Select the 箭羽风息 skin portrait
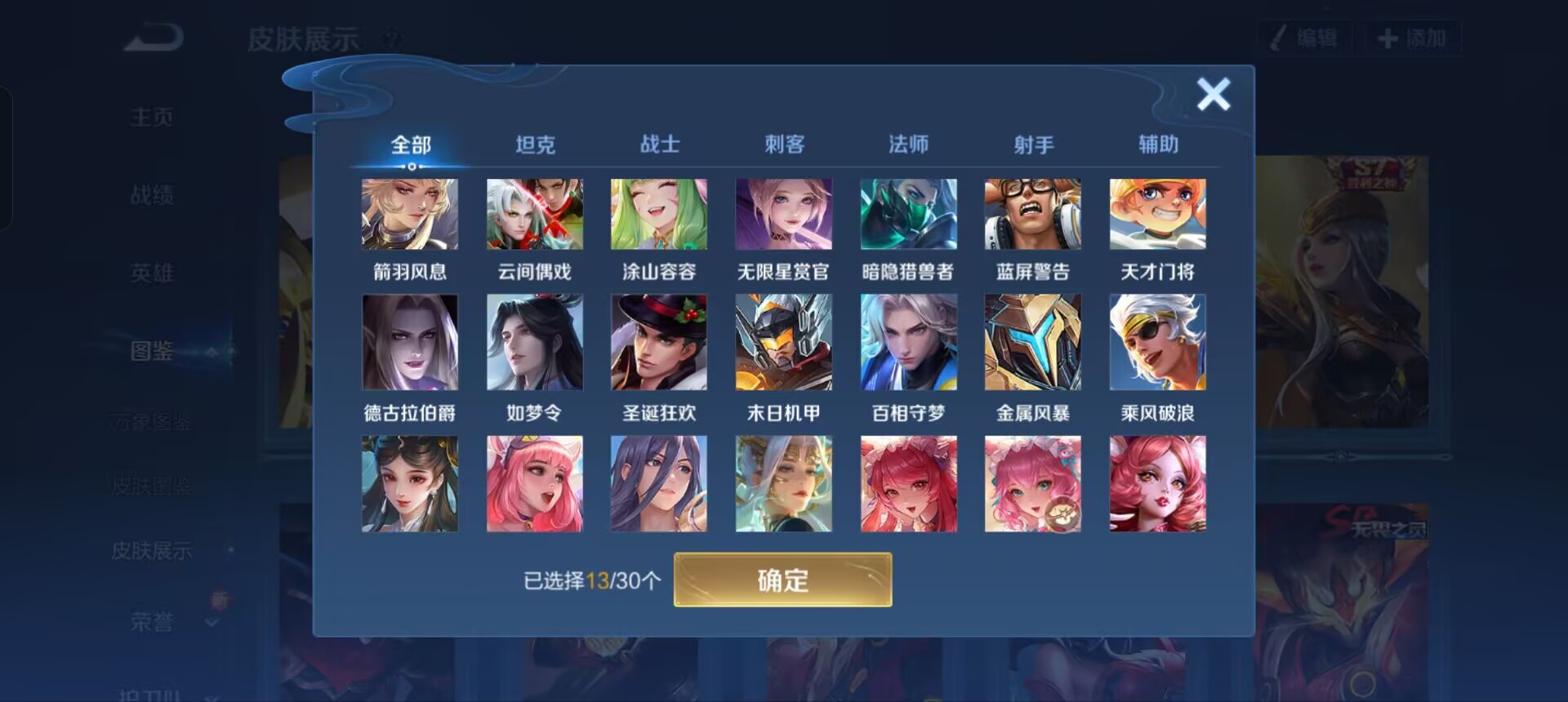 coord(410,214)
